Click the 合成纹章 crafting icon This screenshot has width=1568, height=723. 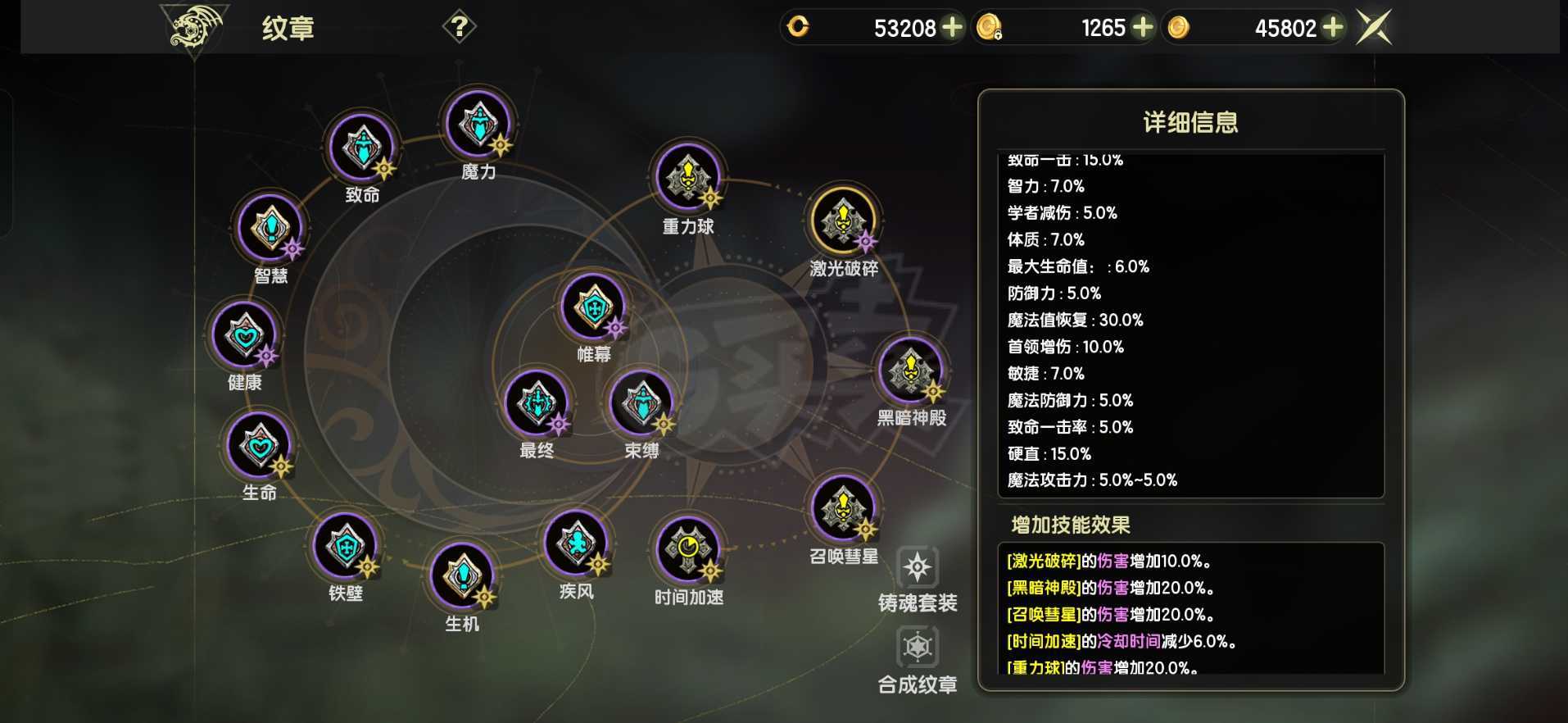(919, 646)
